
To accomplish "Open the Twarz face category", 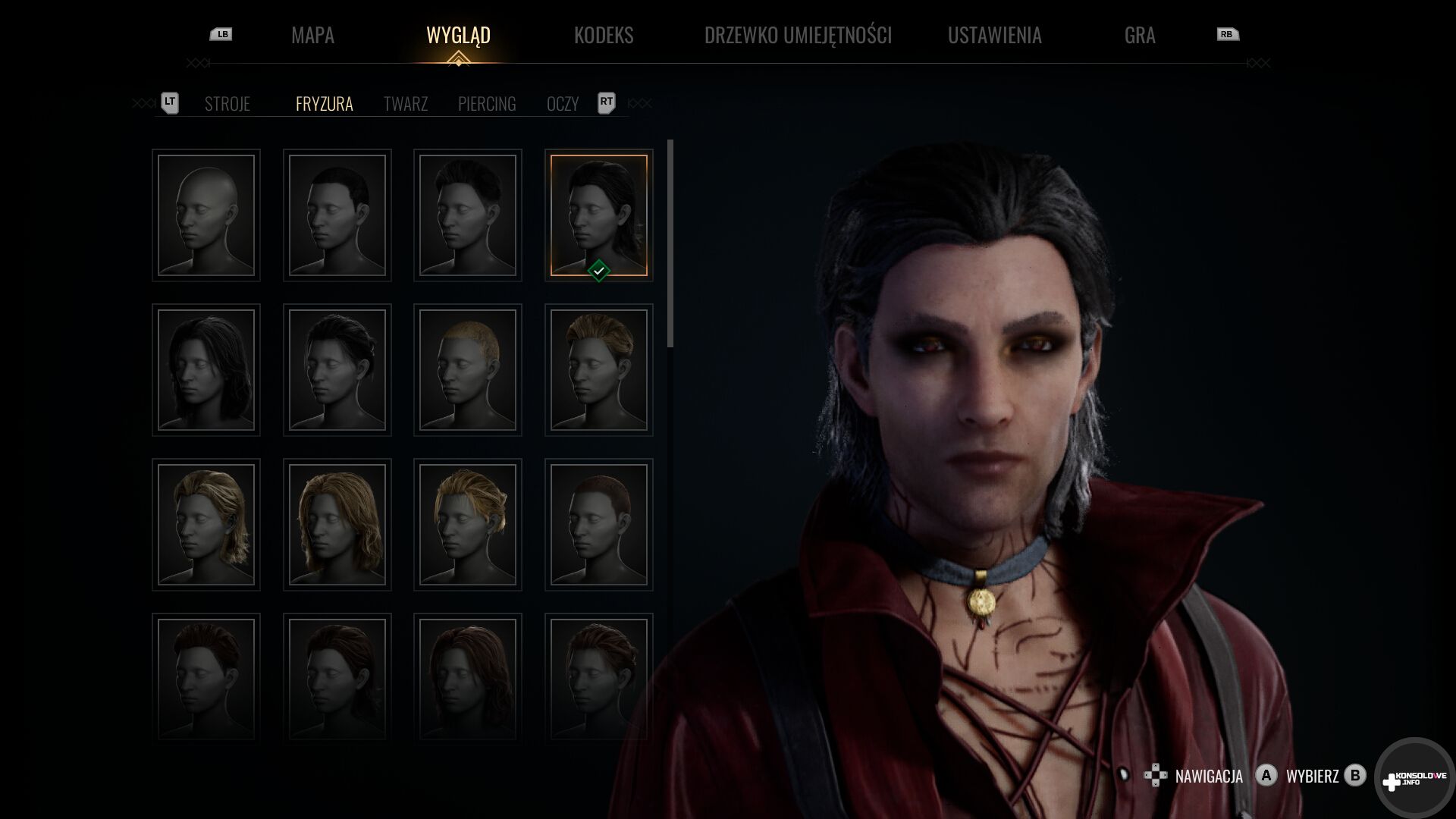I will point(405,104).
